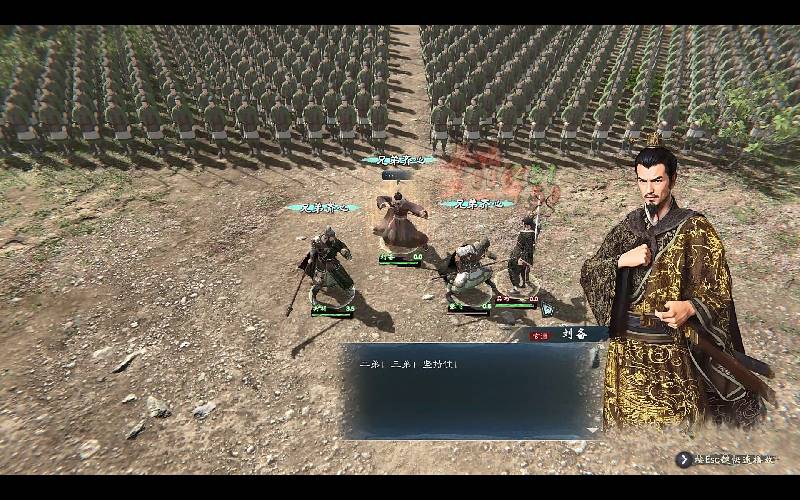Click Liu Bei's dialogue text box
Screen dimensions: 800x500
coord(470,390)
